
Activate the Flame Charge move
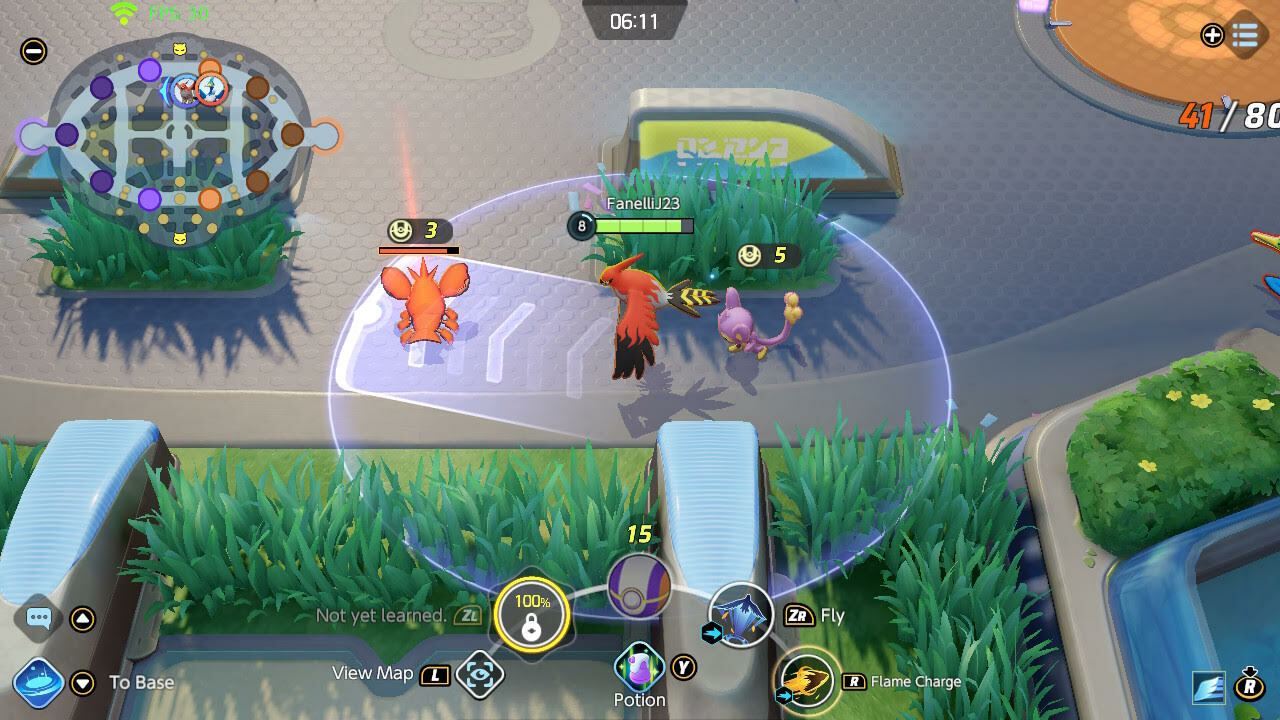tap(808, 681)
